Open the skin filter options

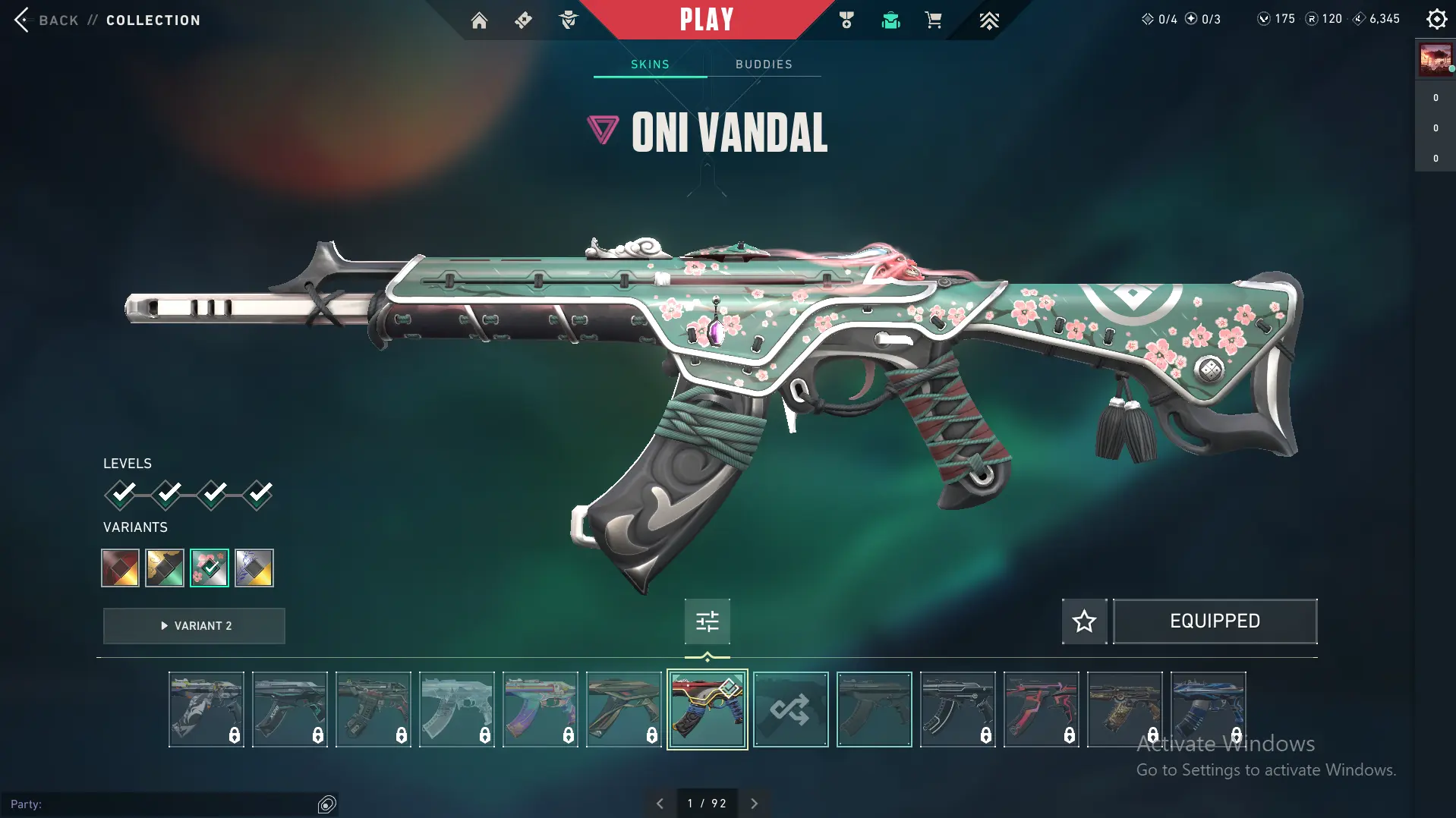point(707,621)
